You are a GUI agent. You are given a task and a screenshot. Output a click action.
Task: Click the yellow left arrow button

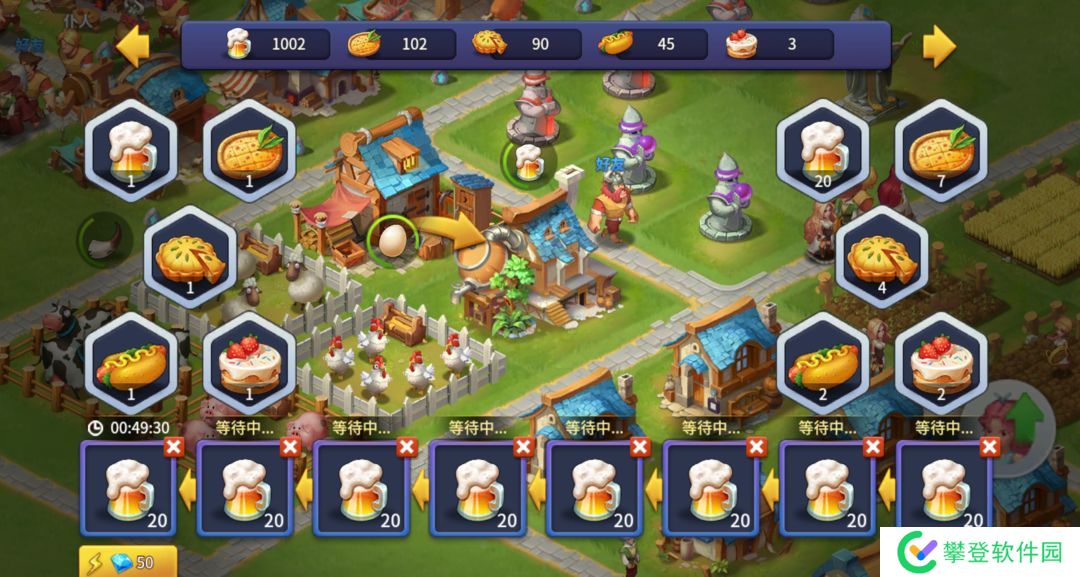click(x=133, y=45)
